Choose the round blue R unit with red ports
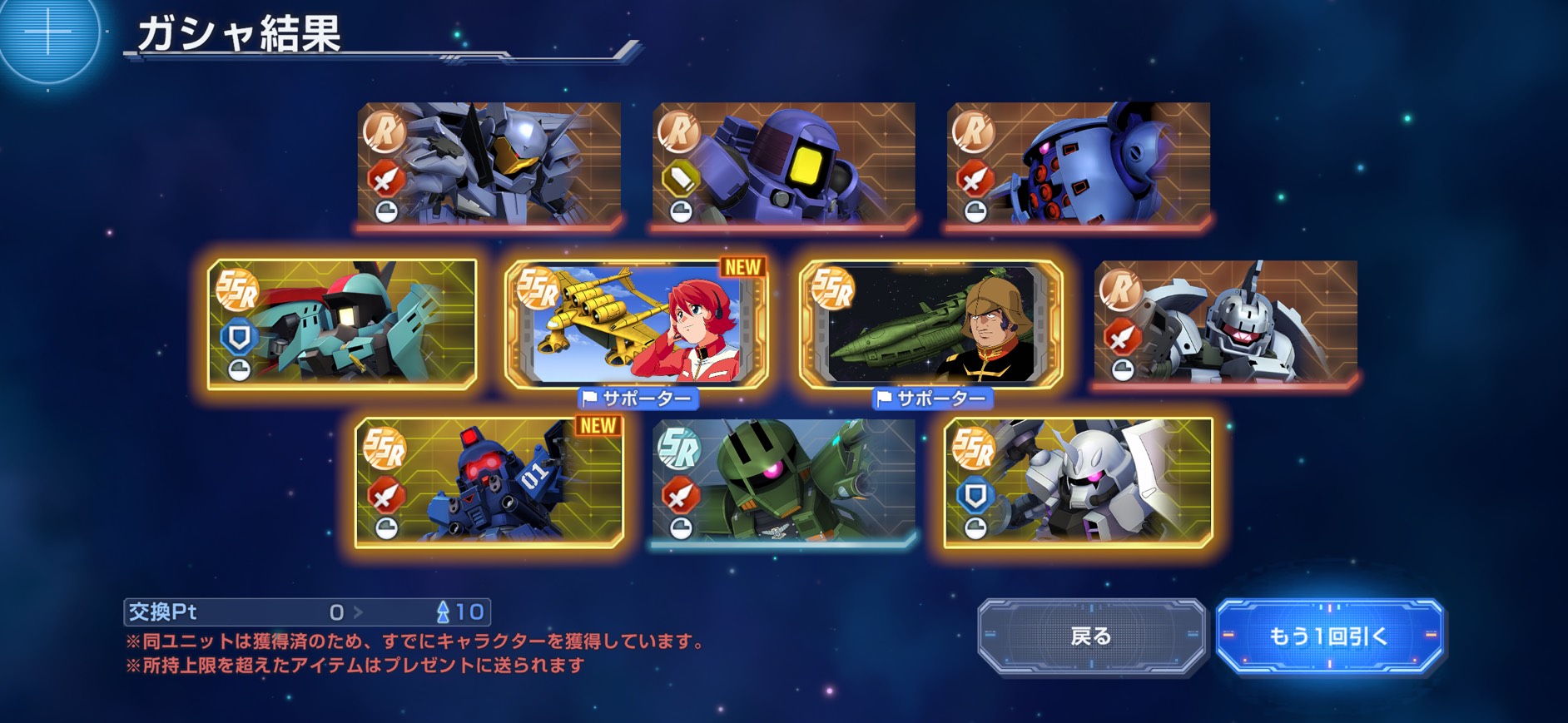Image resolution: width=1568 pixels, height=723 pixels. pyautogui.click(x=1078, y=164)
